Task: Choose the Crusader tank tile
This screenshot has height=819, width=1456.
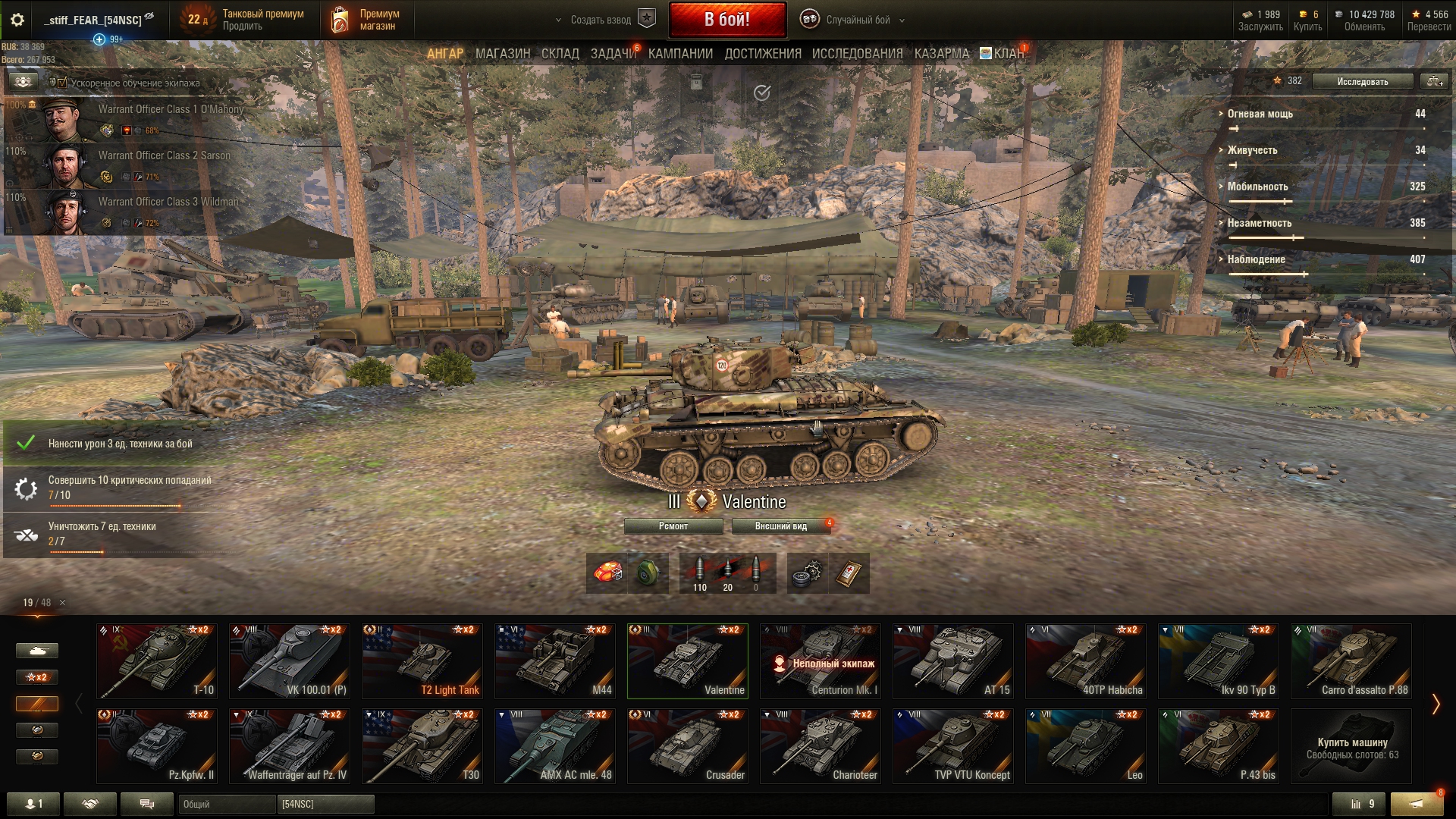Action: tap(687, 745)
